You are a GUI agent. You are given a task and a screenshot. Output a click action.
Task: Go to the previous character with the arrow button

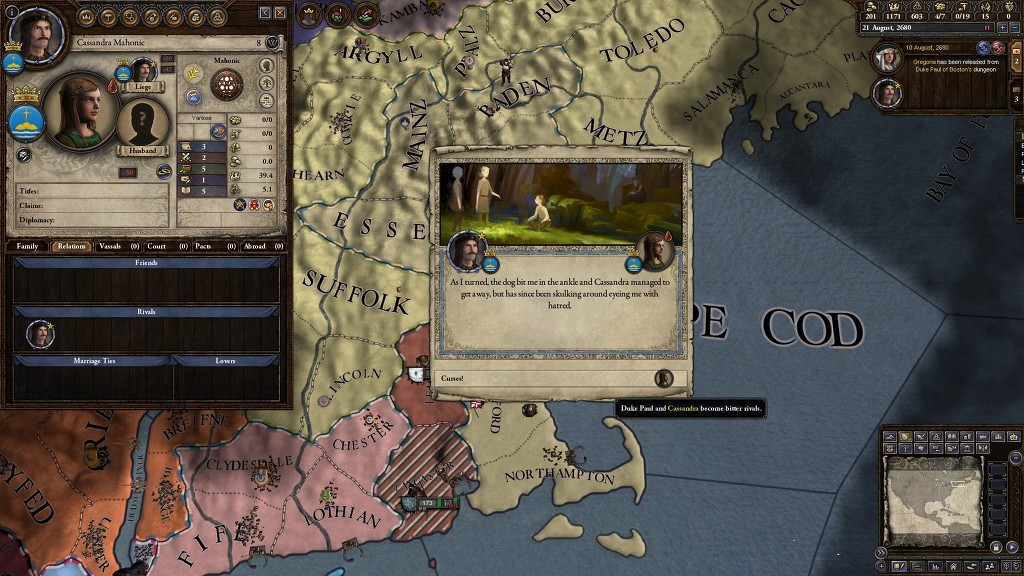pyautogui.click(x=265, y=13)
